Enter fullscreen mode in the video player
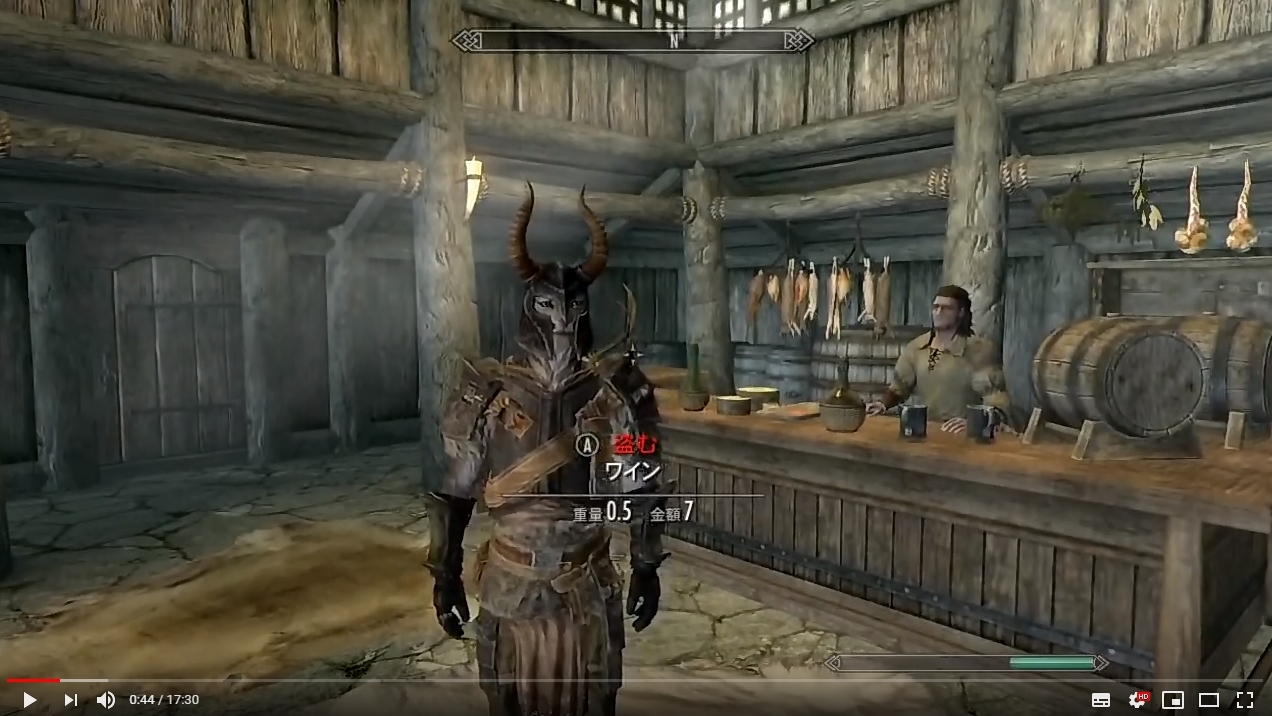 coord(1244,700)
